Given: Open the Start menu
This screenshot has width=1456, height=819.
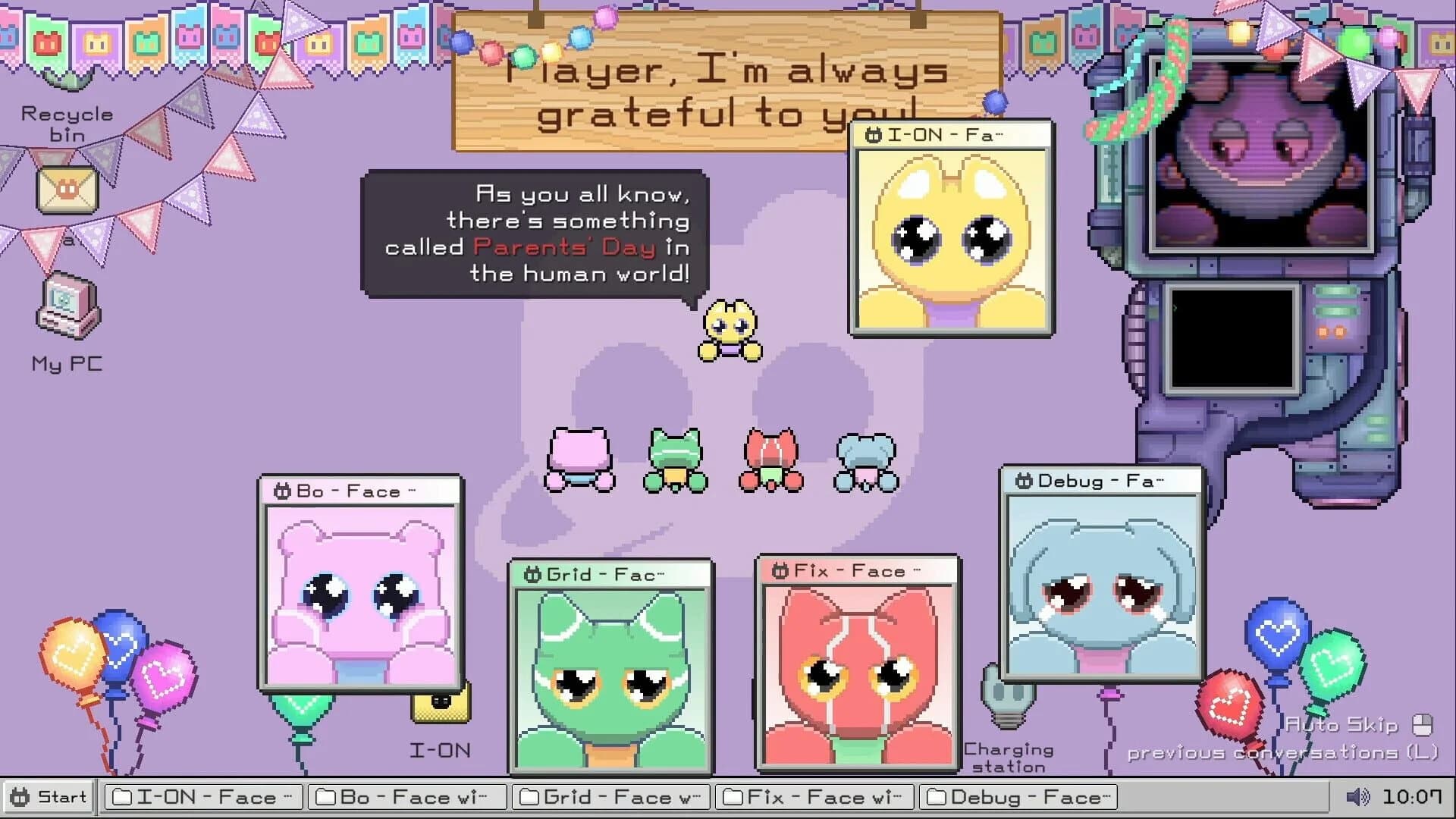Looking at the screenshot, I should pos(47,797).
